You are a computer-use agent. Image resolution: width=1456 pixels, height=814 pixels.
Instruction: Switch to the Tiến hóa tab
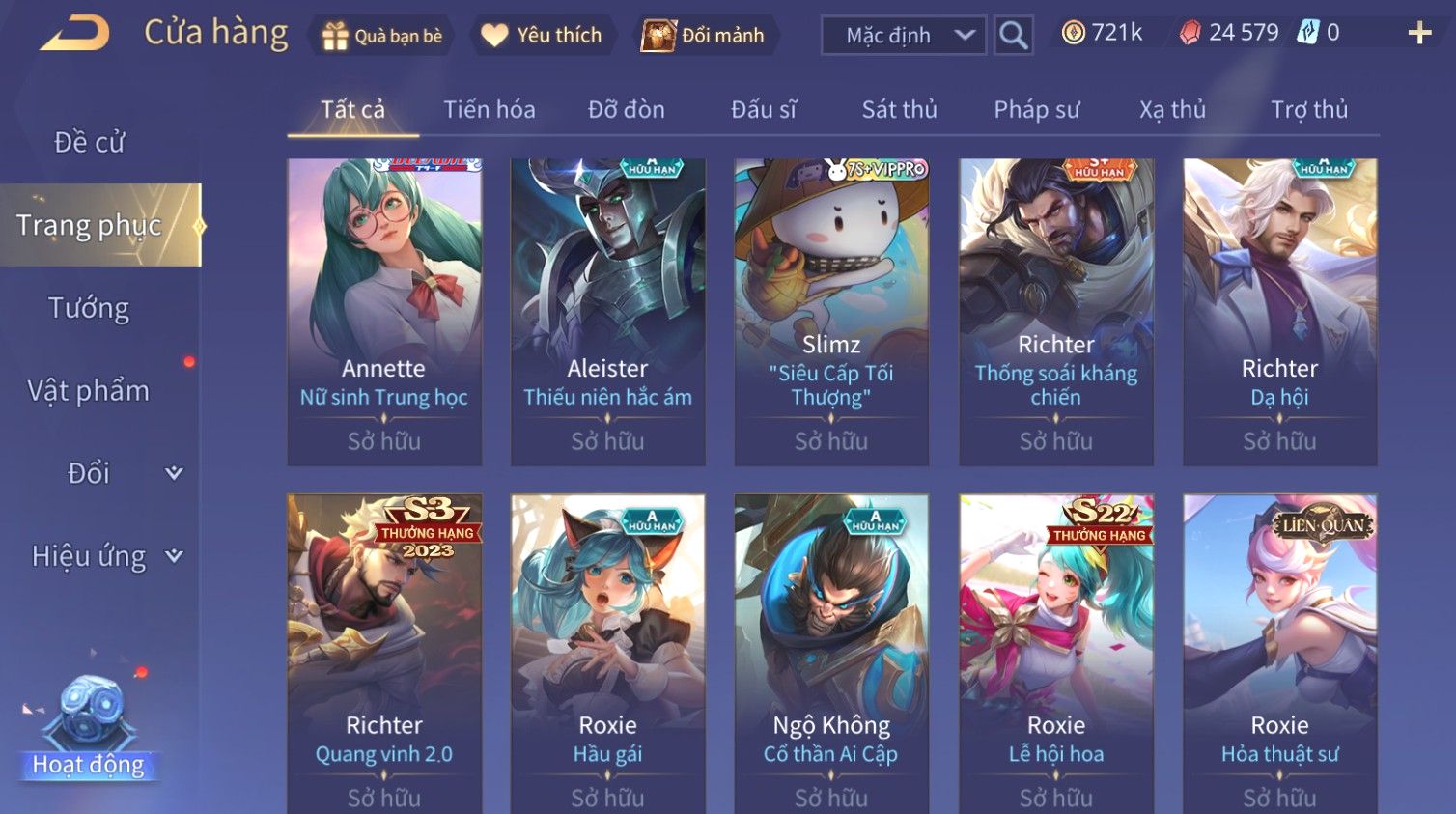(x=489, y=110)
